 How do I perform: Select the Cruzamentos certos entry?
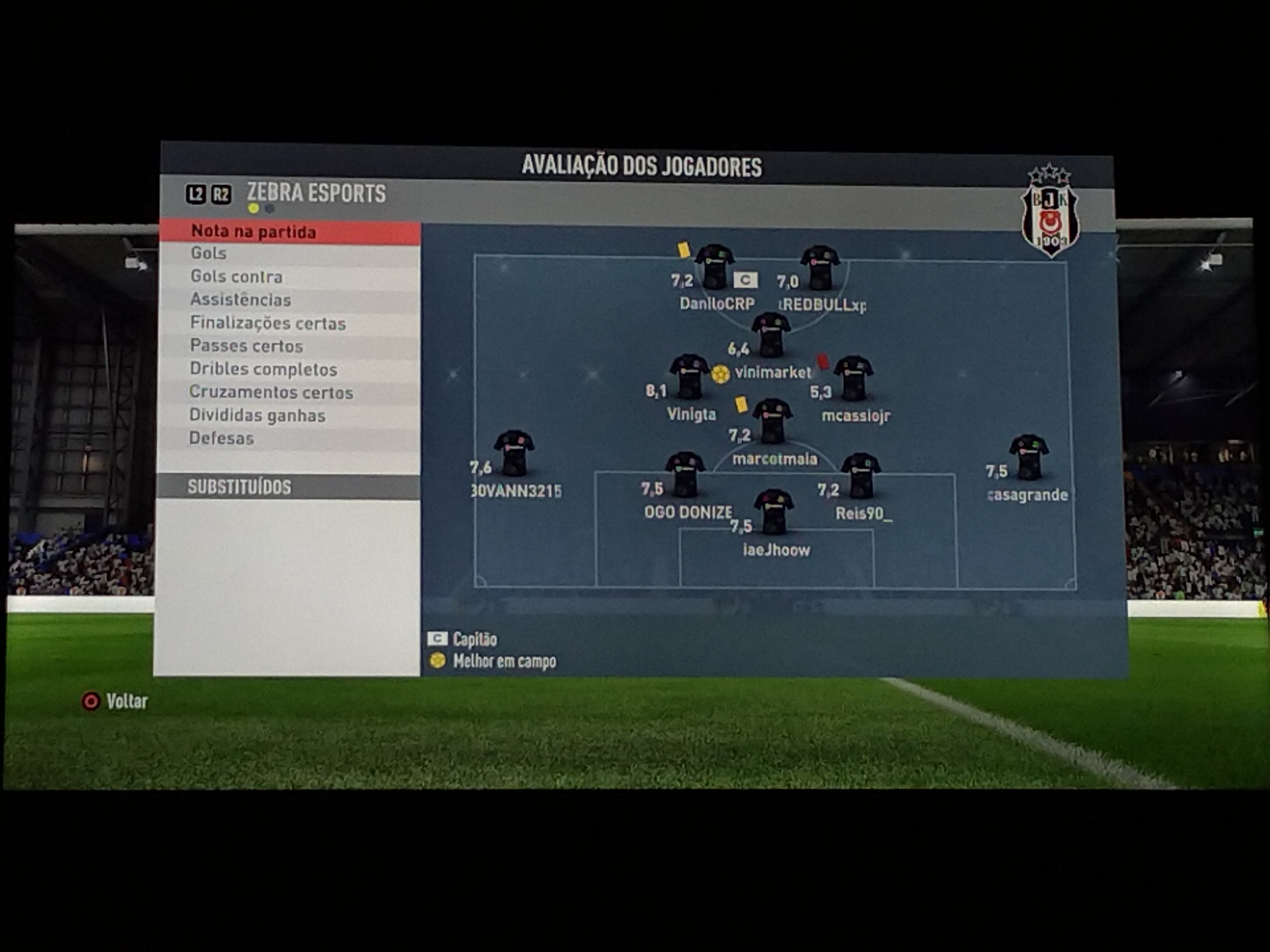pyautogui.click(x=289, y=392)
